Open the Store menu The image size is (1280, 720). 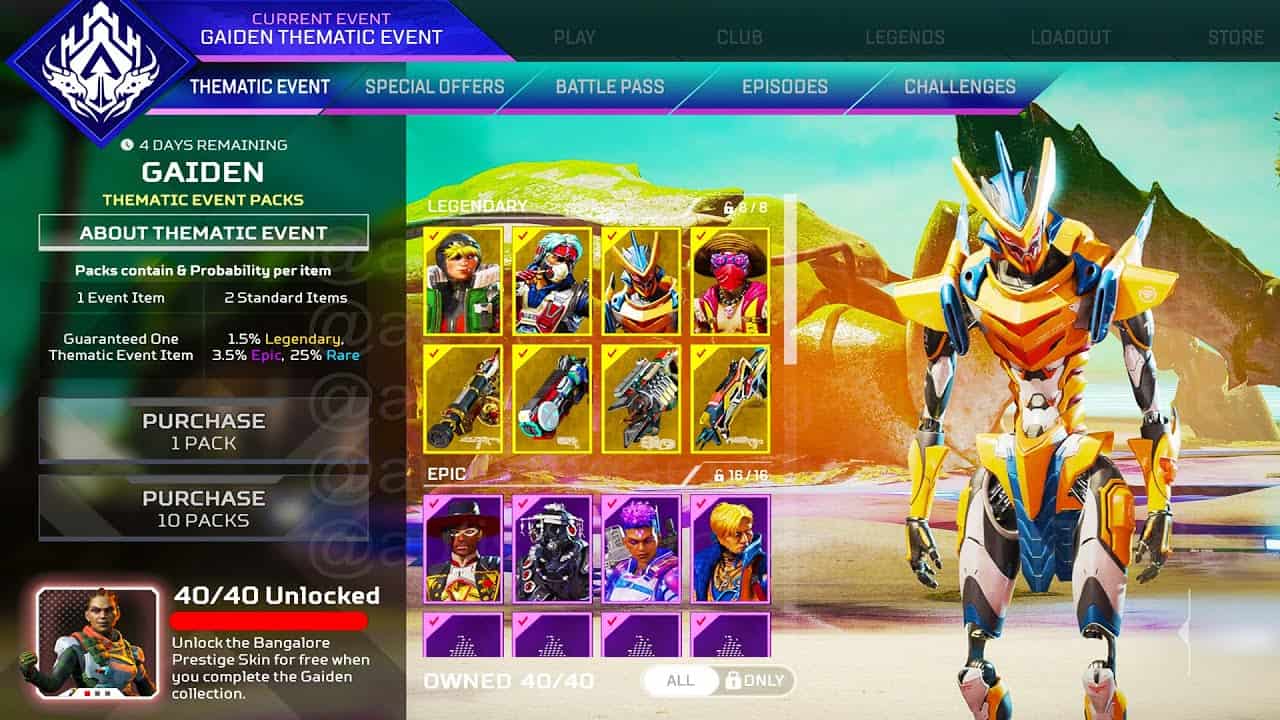1235,37
